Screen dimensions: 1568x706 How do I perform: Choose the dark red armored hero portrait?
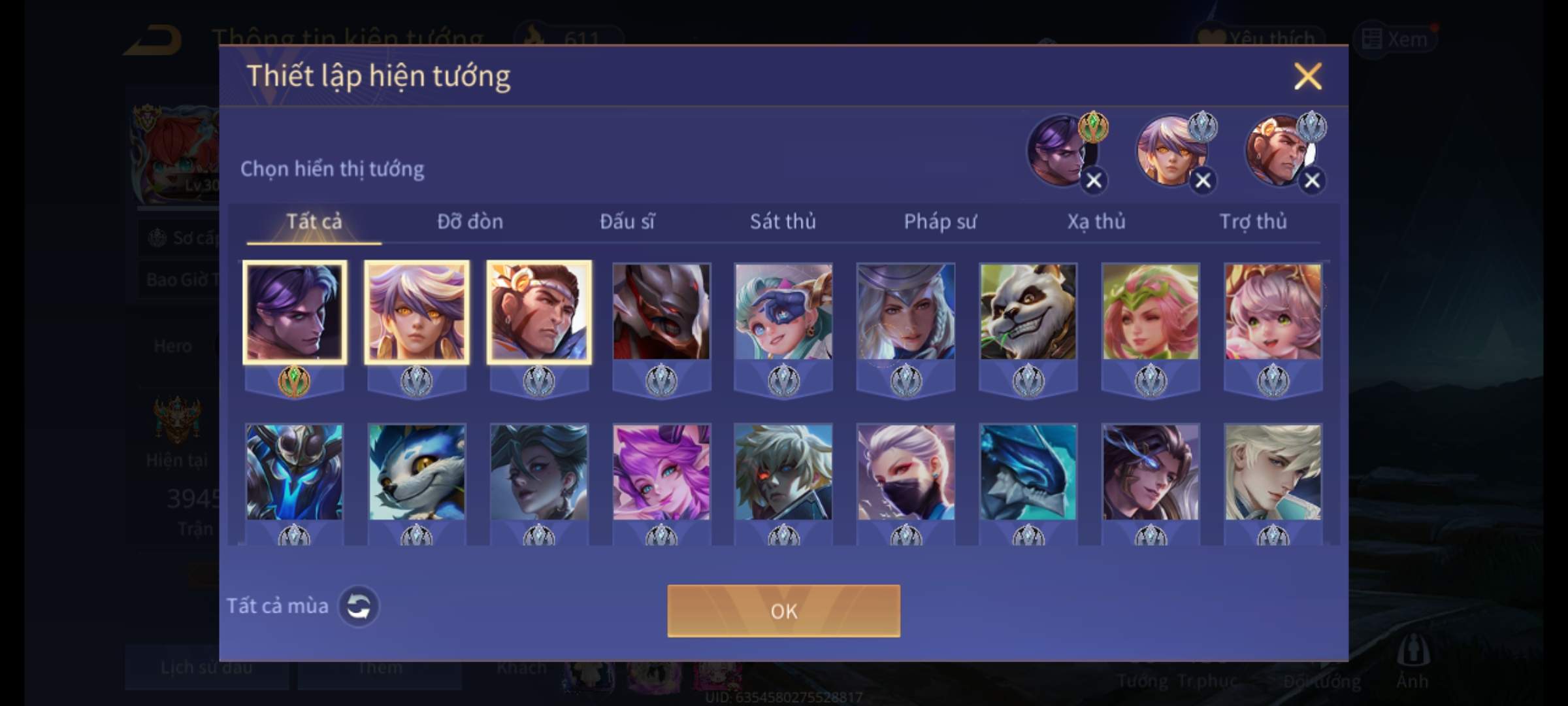[x=661, y=312]
